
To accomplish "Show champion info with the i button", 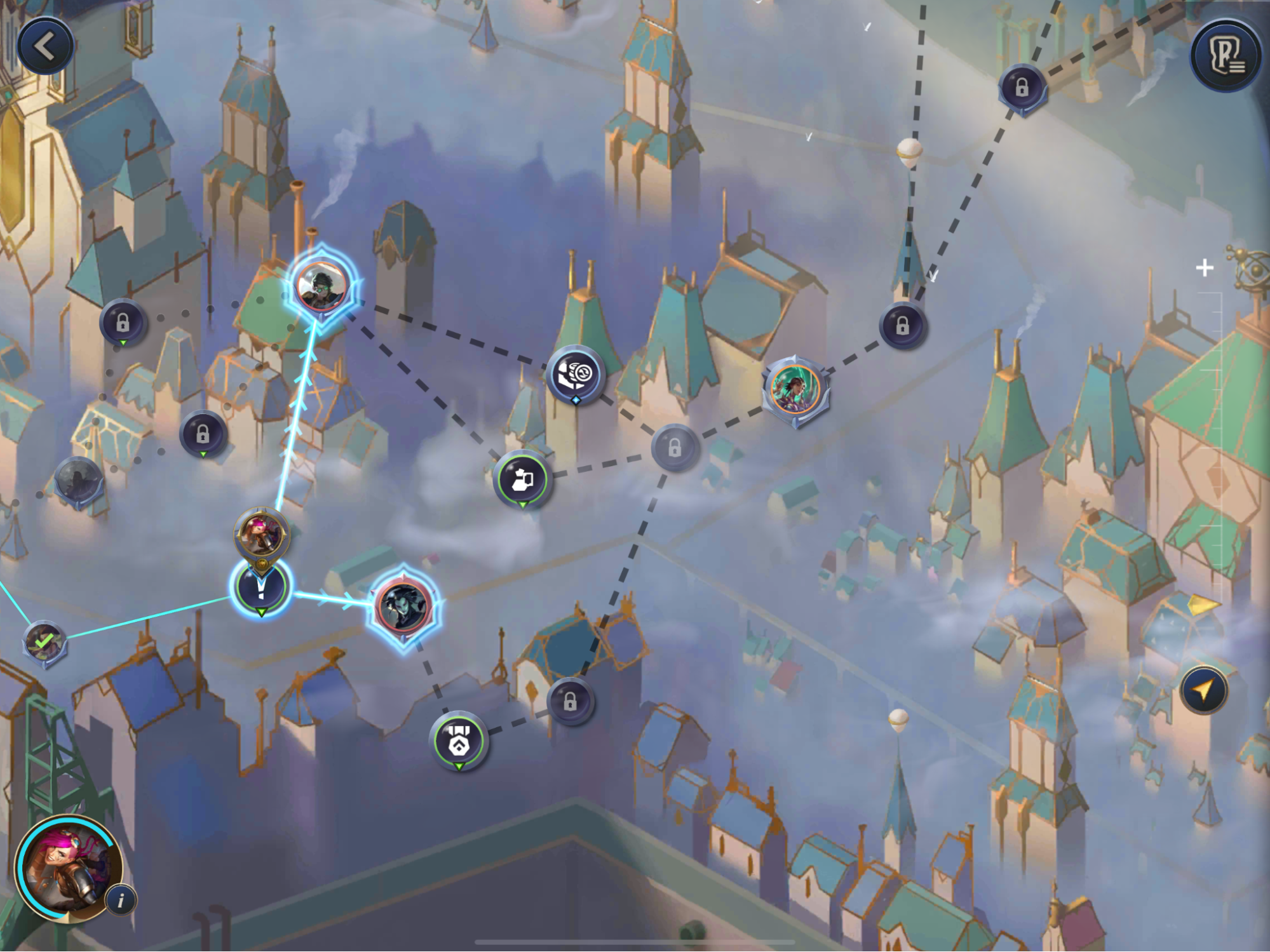I will pos(121,899).
